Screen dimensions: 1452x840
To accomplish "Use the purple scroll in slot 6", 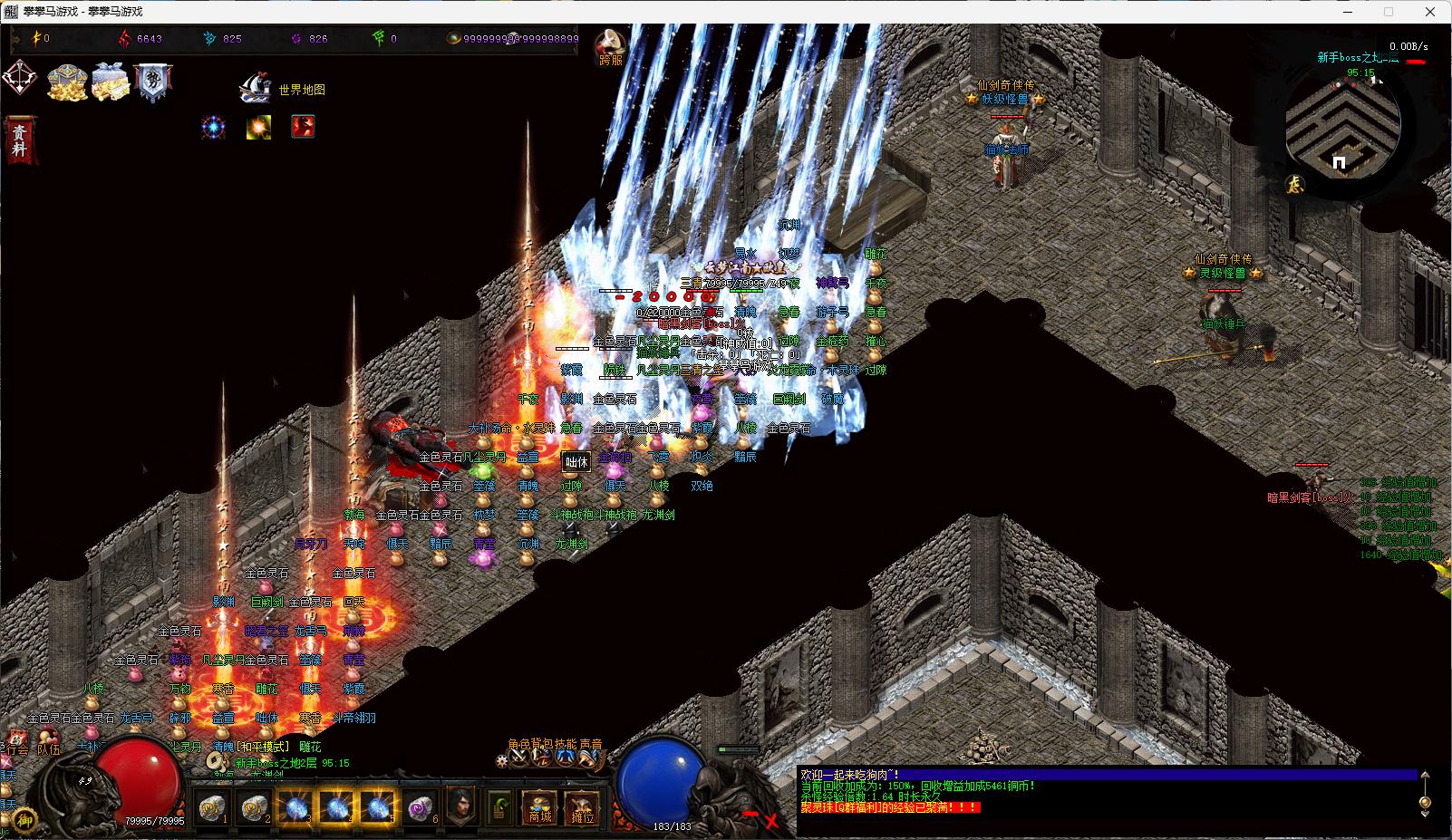I will (420, 806).
